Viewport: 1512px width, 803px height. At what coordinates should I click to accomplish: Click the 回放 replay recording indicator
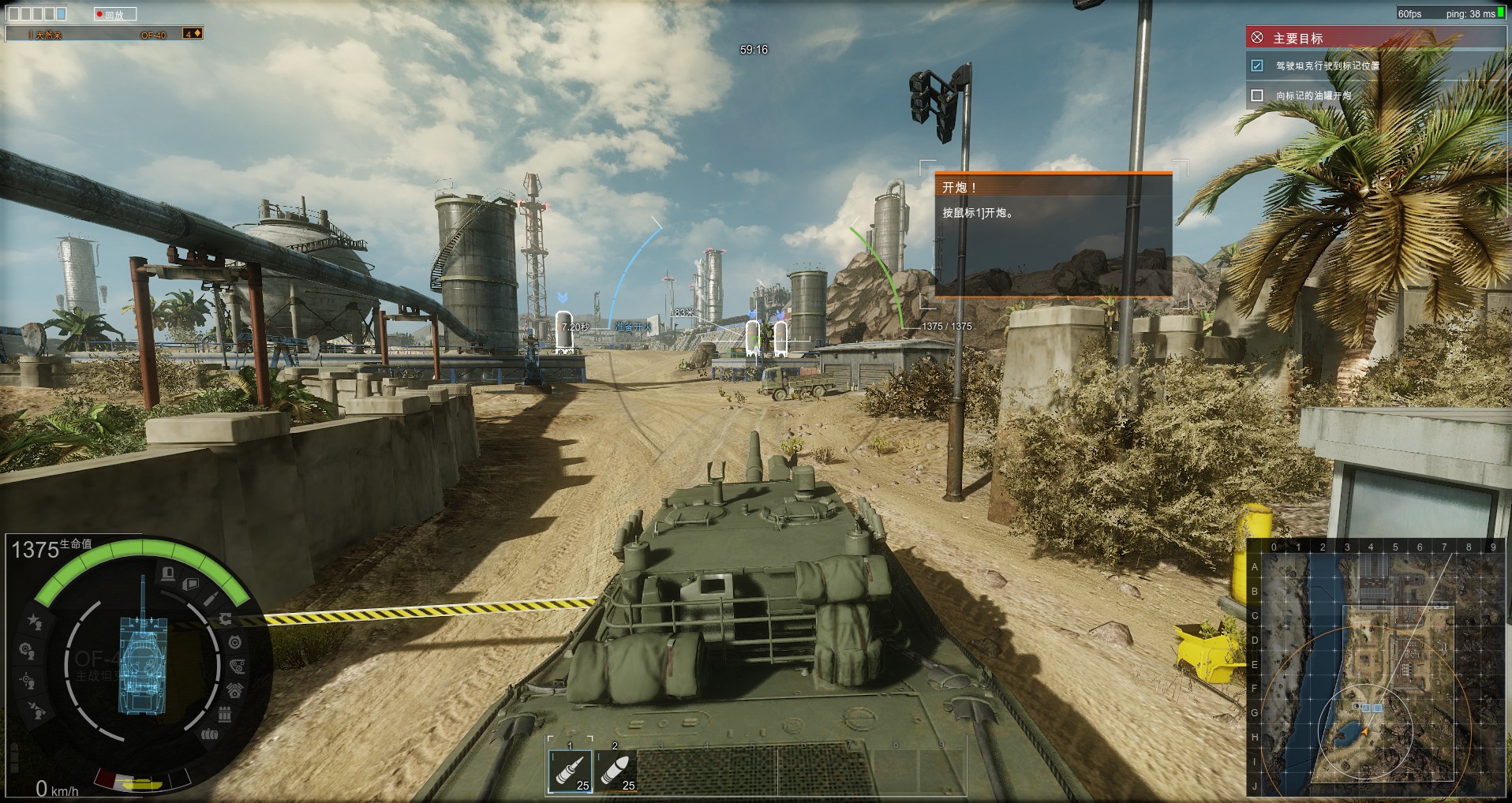115,14
